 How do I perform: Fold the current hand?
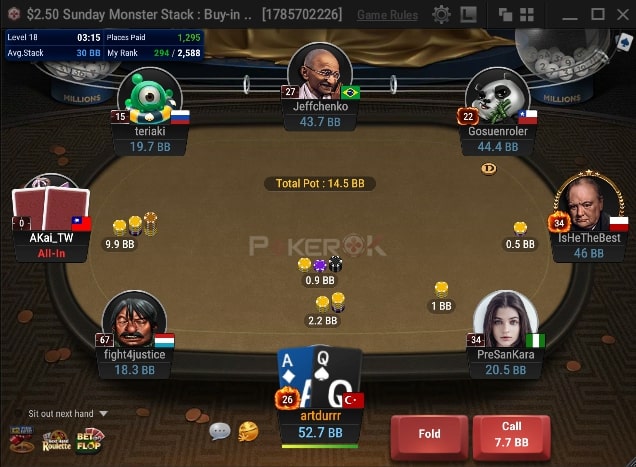point(429,436)
